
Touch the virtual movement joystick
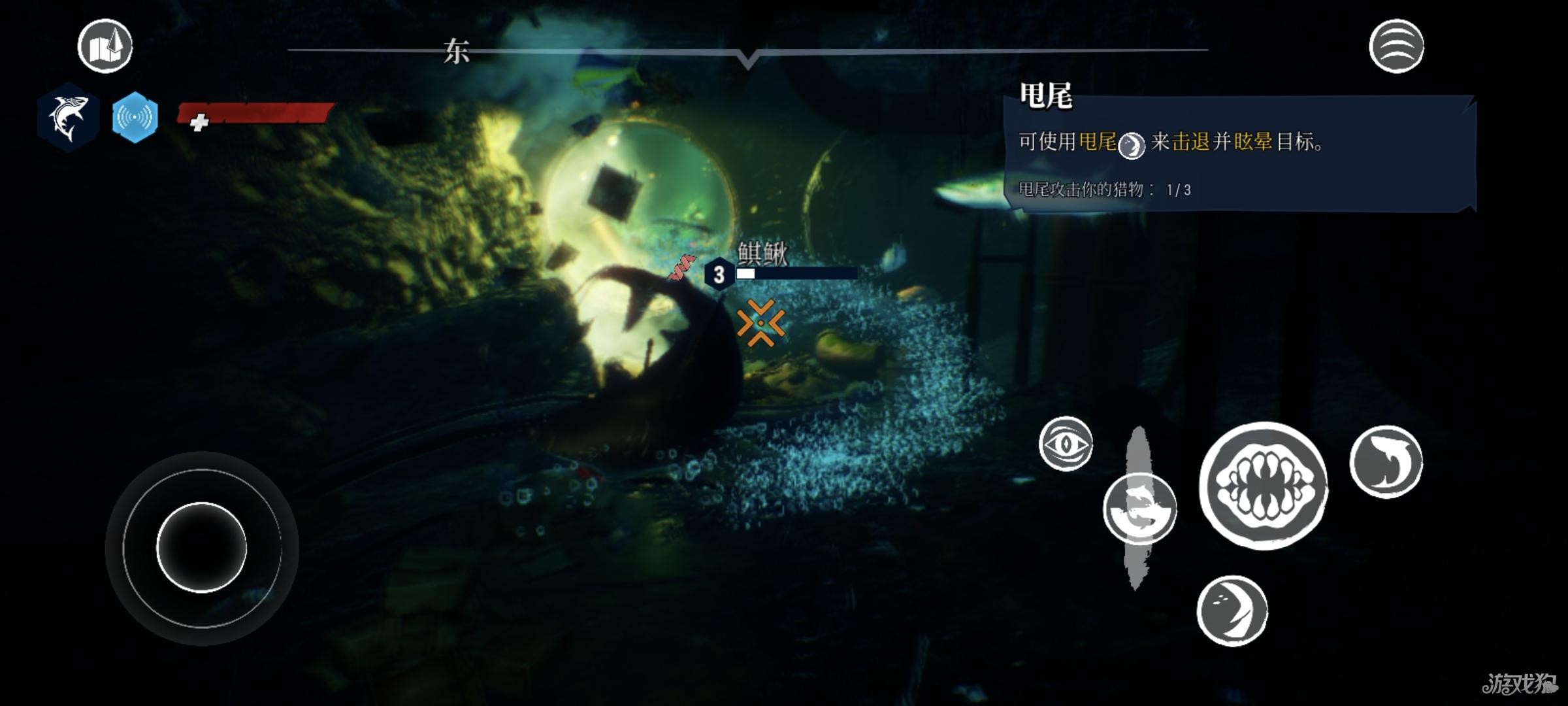coord(201,548)
